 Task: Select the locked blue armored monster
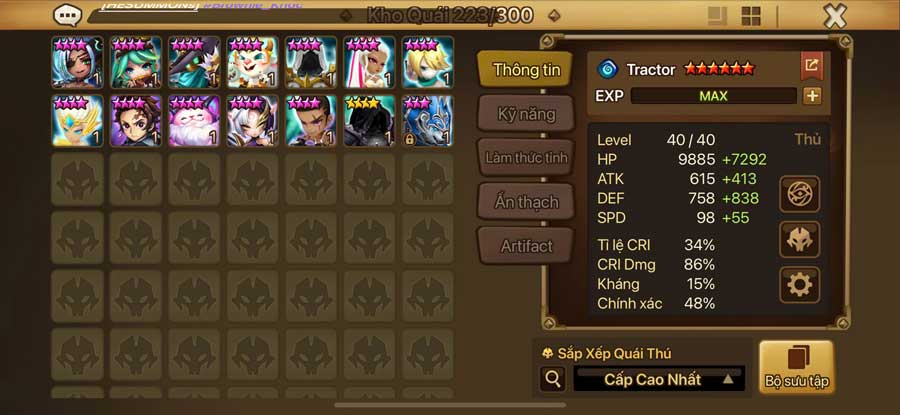[x=427, y=121]
